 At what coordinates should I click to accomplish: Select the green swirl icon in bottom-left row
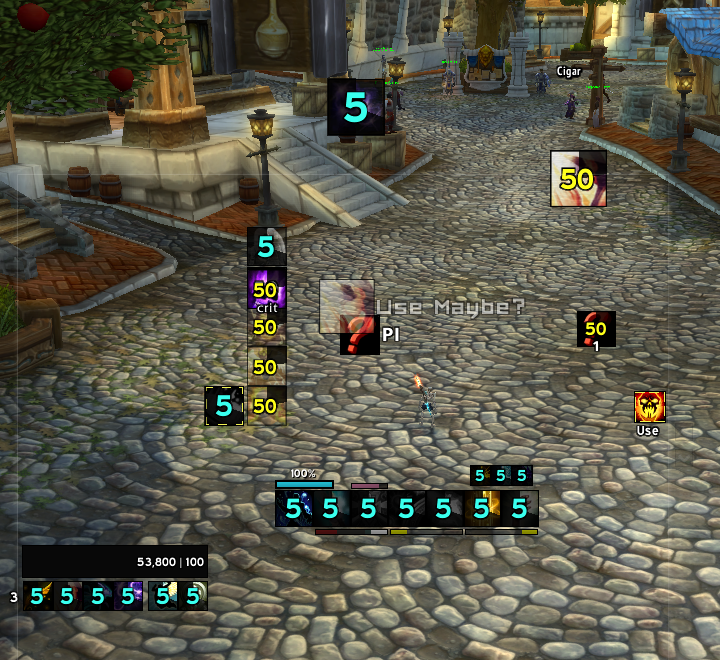193,597
